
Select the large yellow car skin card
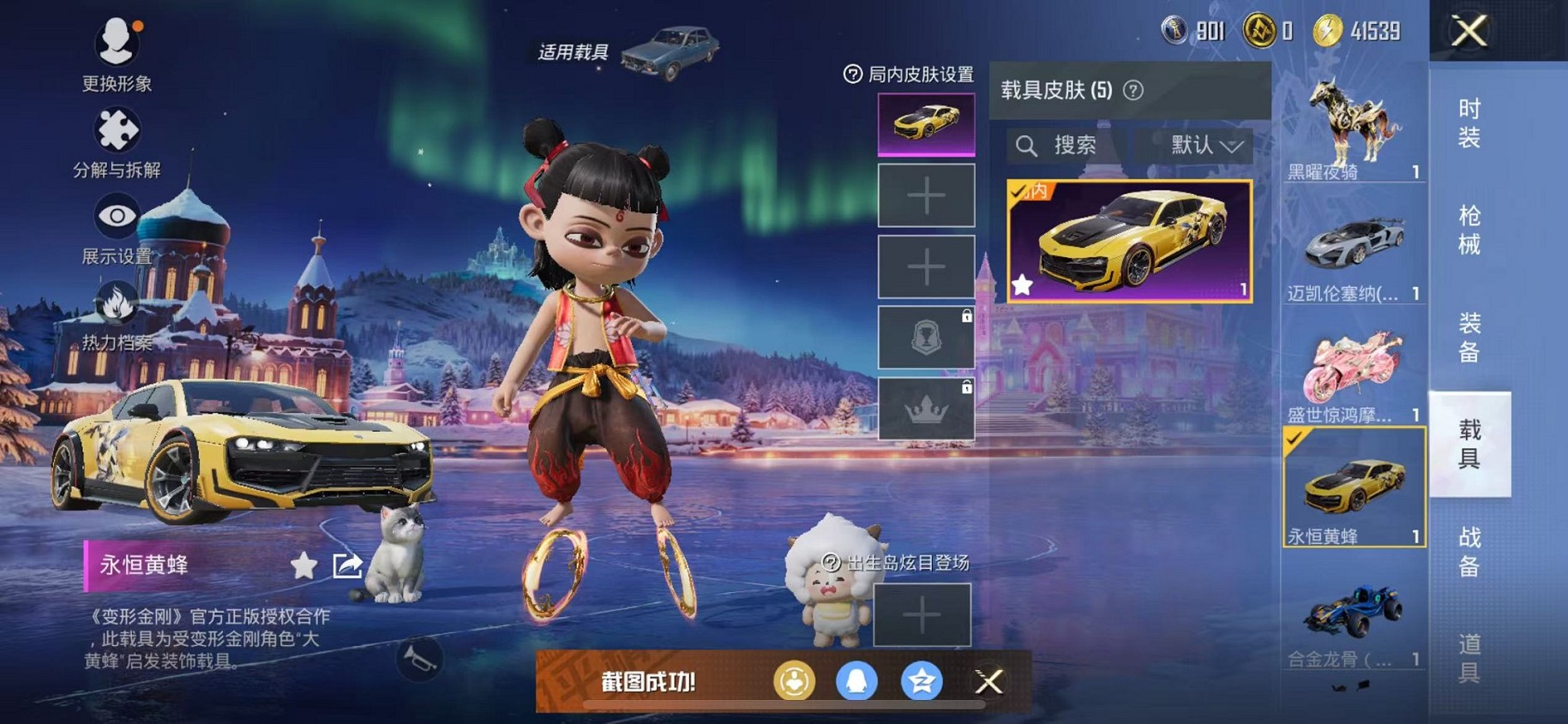pyautogui.click(x=1129, y=242)
